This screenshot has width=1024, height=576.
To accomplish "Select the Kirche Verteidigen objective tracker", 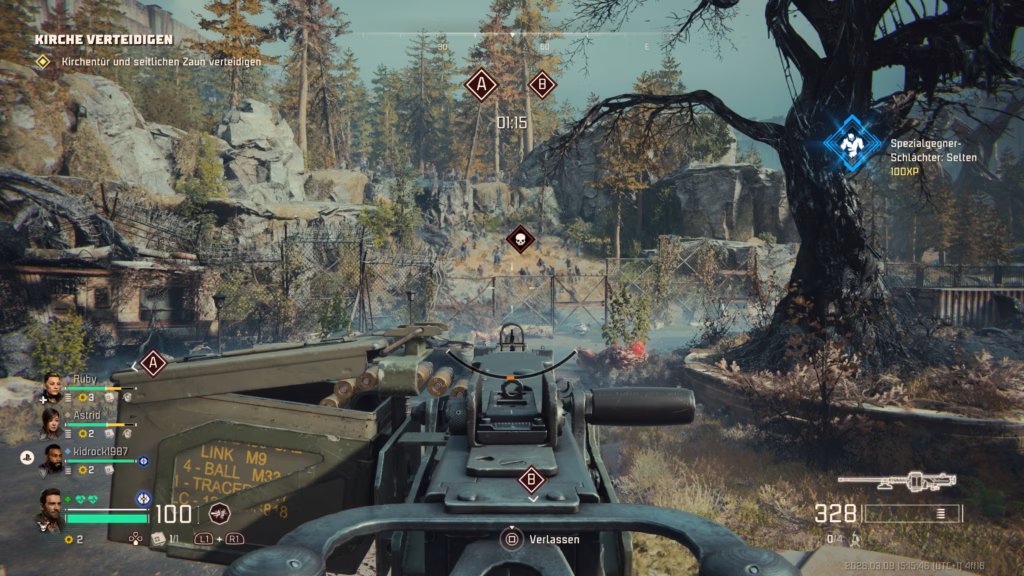I will [104, 40].
